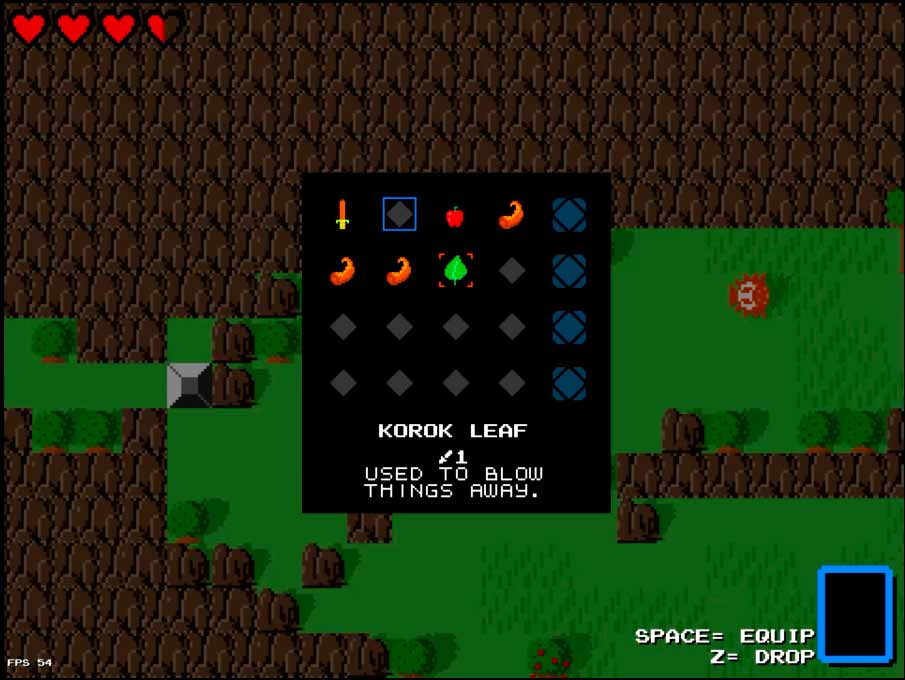
Task: Select the sword in the inventory
Action: click(343, 214)
